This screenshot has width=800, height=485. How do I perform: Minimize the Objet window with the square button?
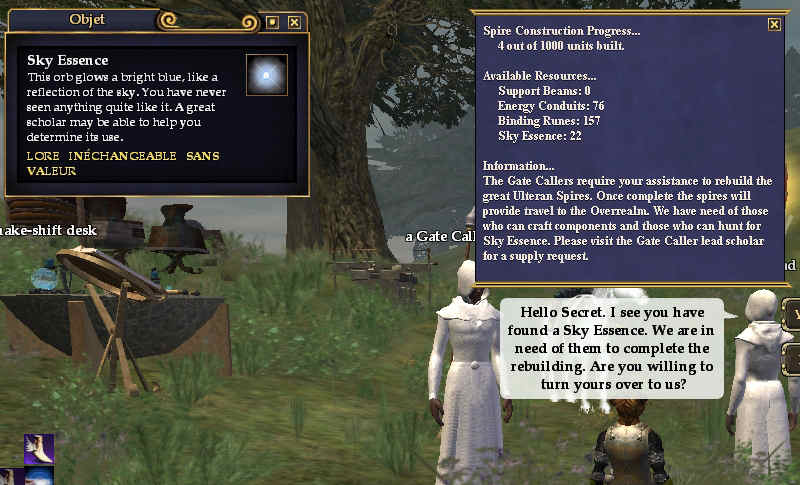pos(272,21)
